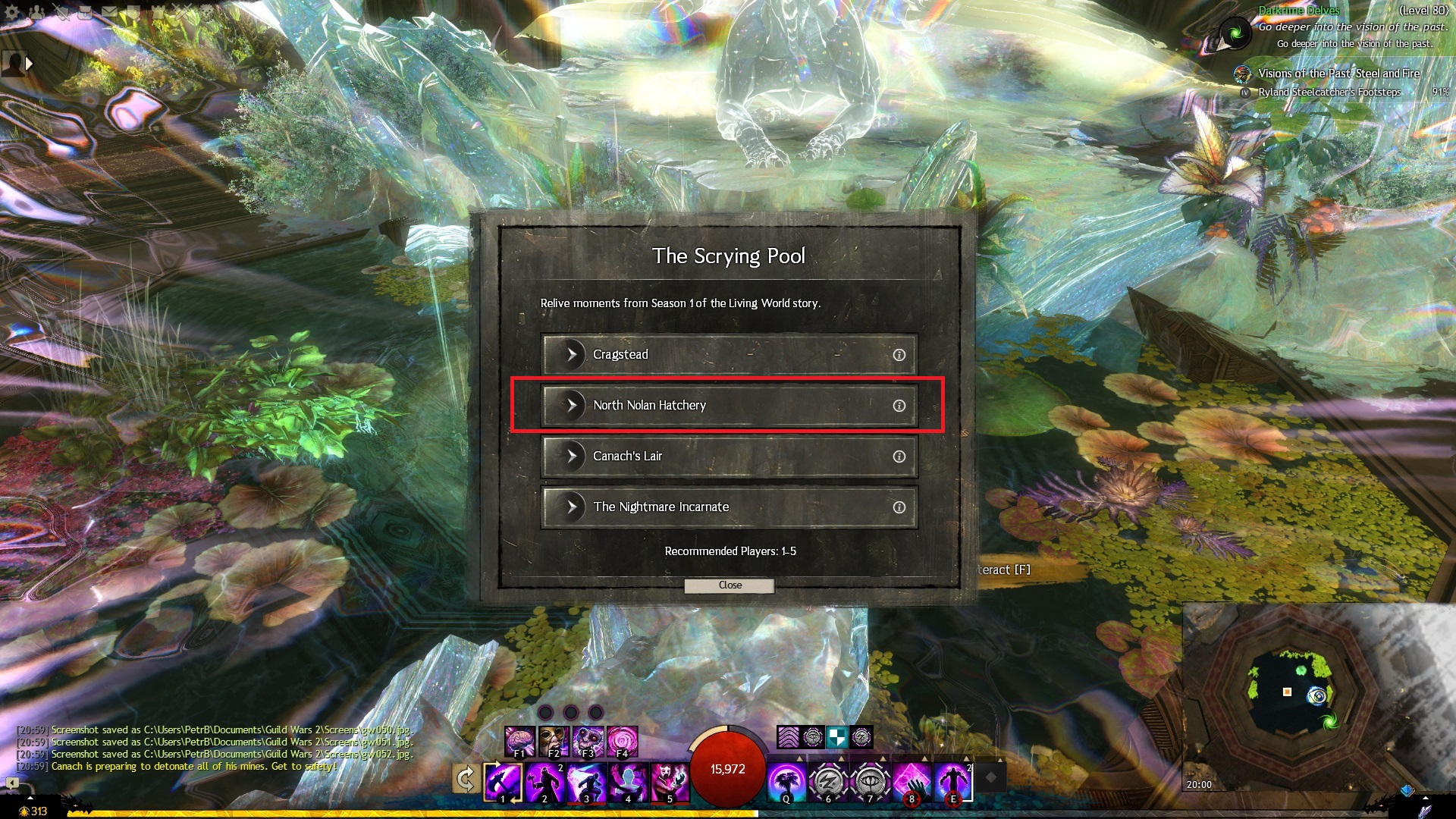Open the contacts and friends icon

pos(36,12)
